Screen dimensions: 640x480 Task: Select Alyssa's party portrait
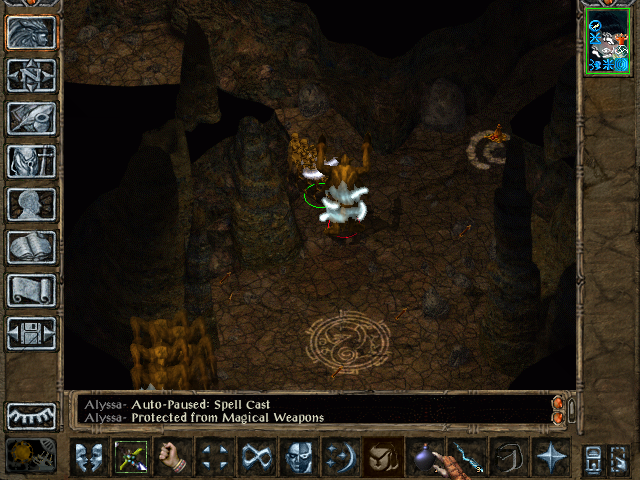[x=608, y=45]
